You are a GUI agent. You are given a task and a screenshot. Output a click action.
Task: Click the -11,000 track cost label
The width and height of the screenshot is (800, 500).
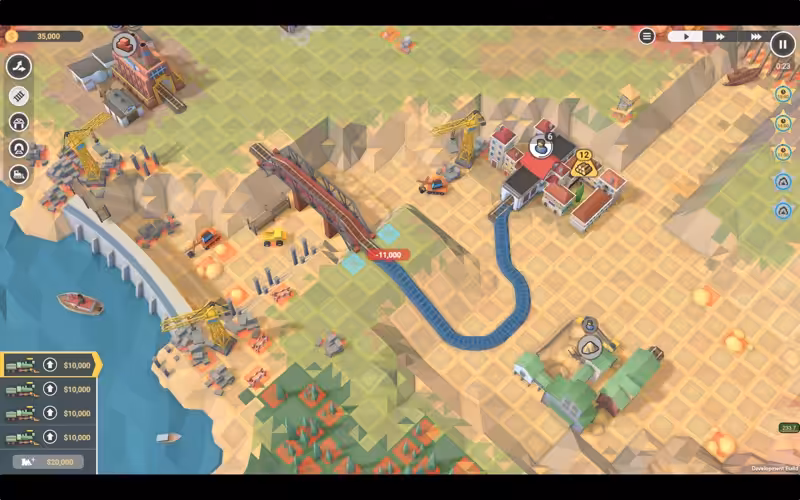coord(388,255)
